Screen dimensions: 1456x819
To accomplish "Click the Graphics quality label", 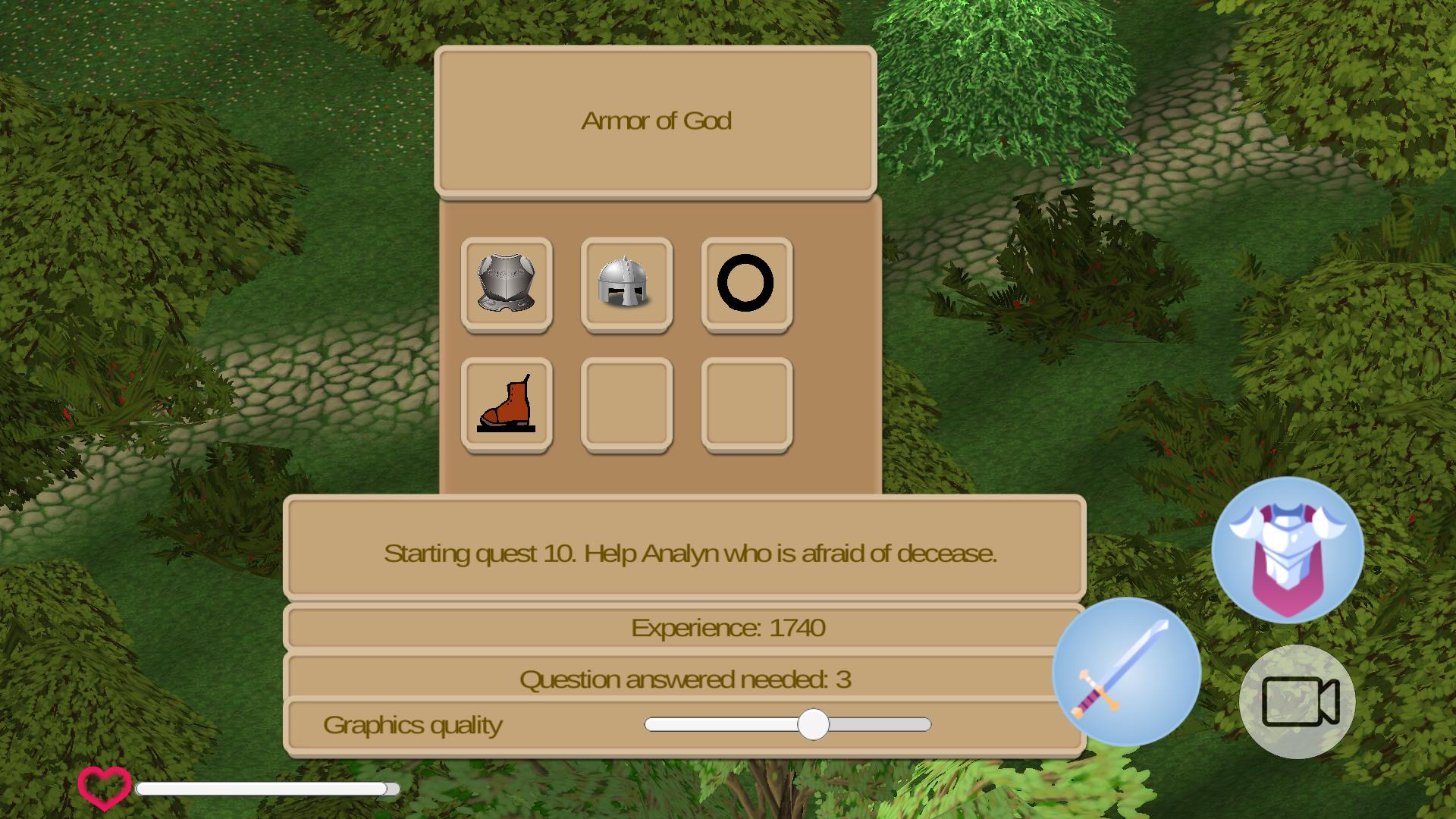I will [413, 724].
